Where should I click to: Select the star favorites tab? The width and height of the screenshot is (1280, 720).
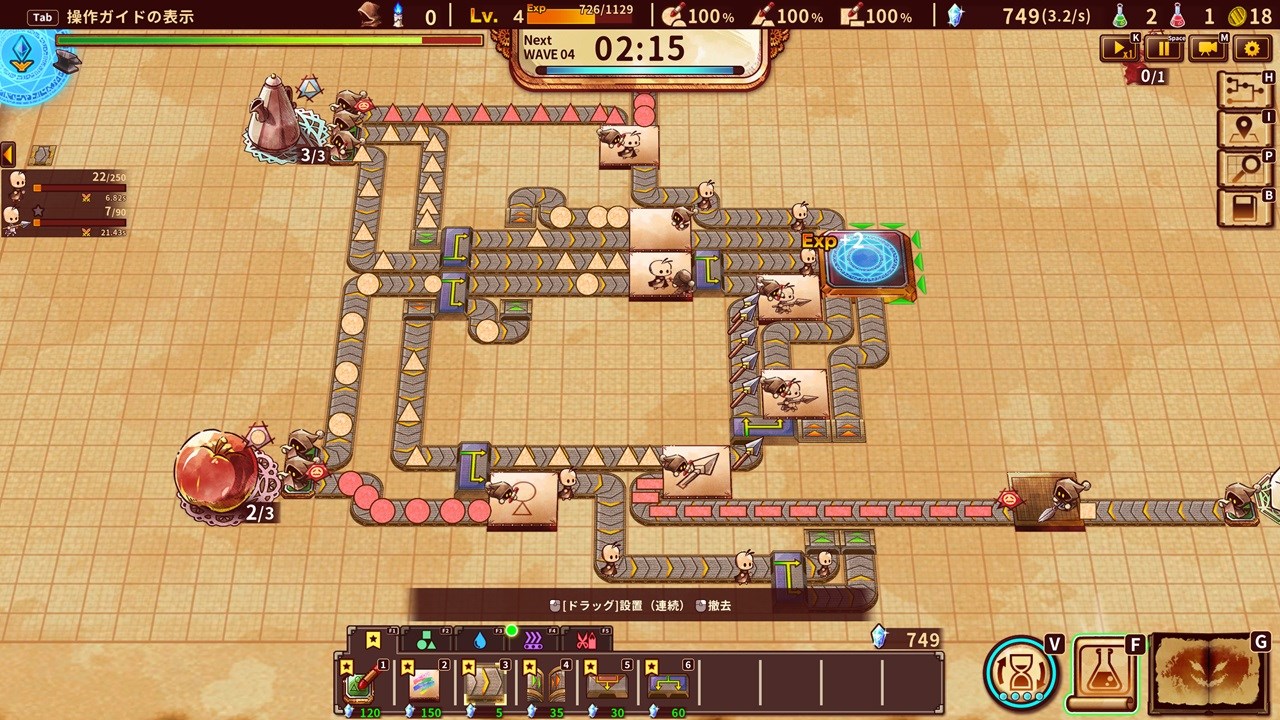tap(373, 639)
